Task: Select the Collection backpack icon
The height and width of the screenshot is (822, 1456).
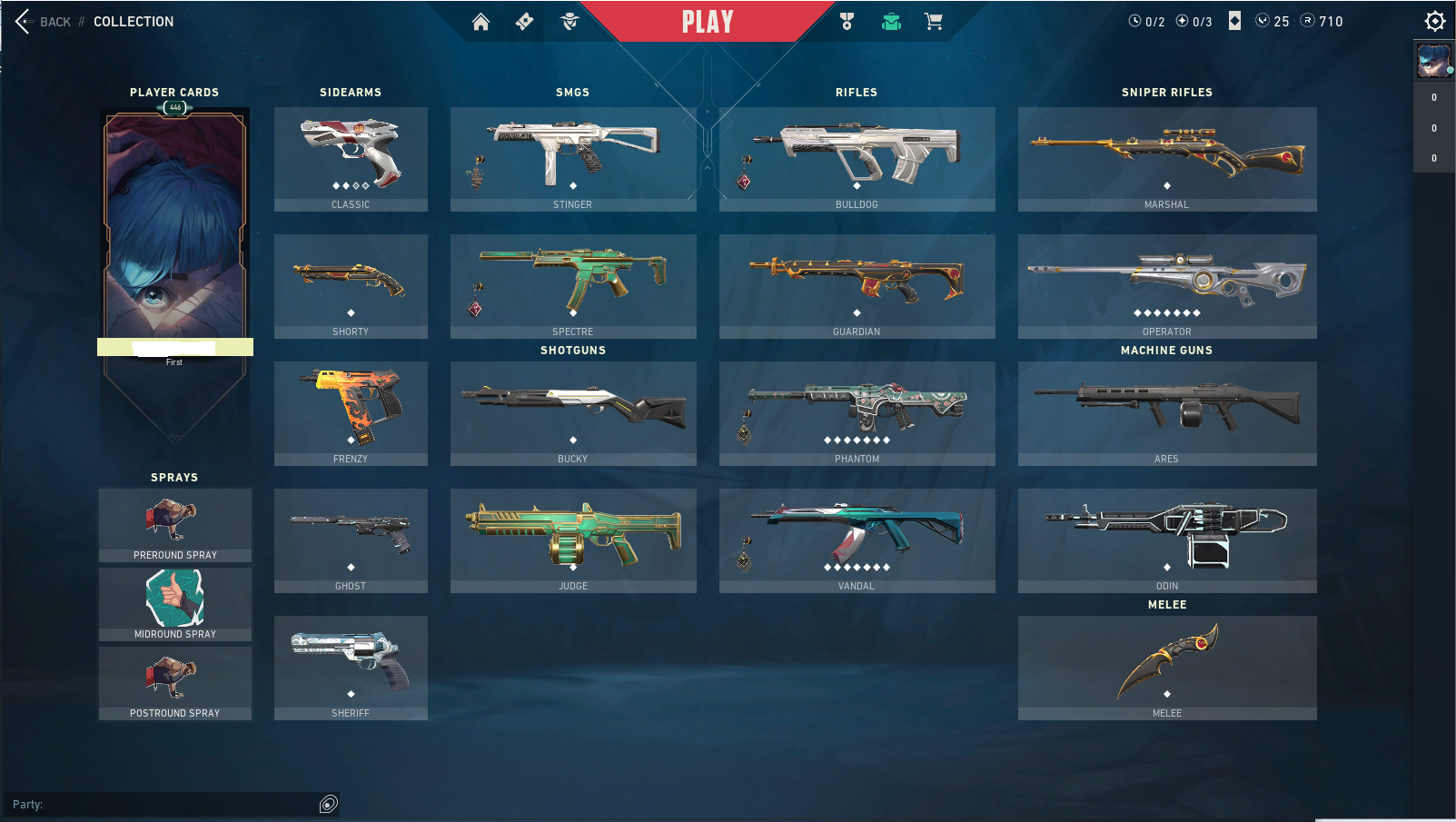Action: pos(891,20)
